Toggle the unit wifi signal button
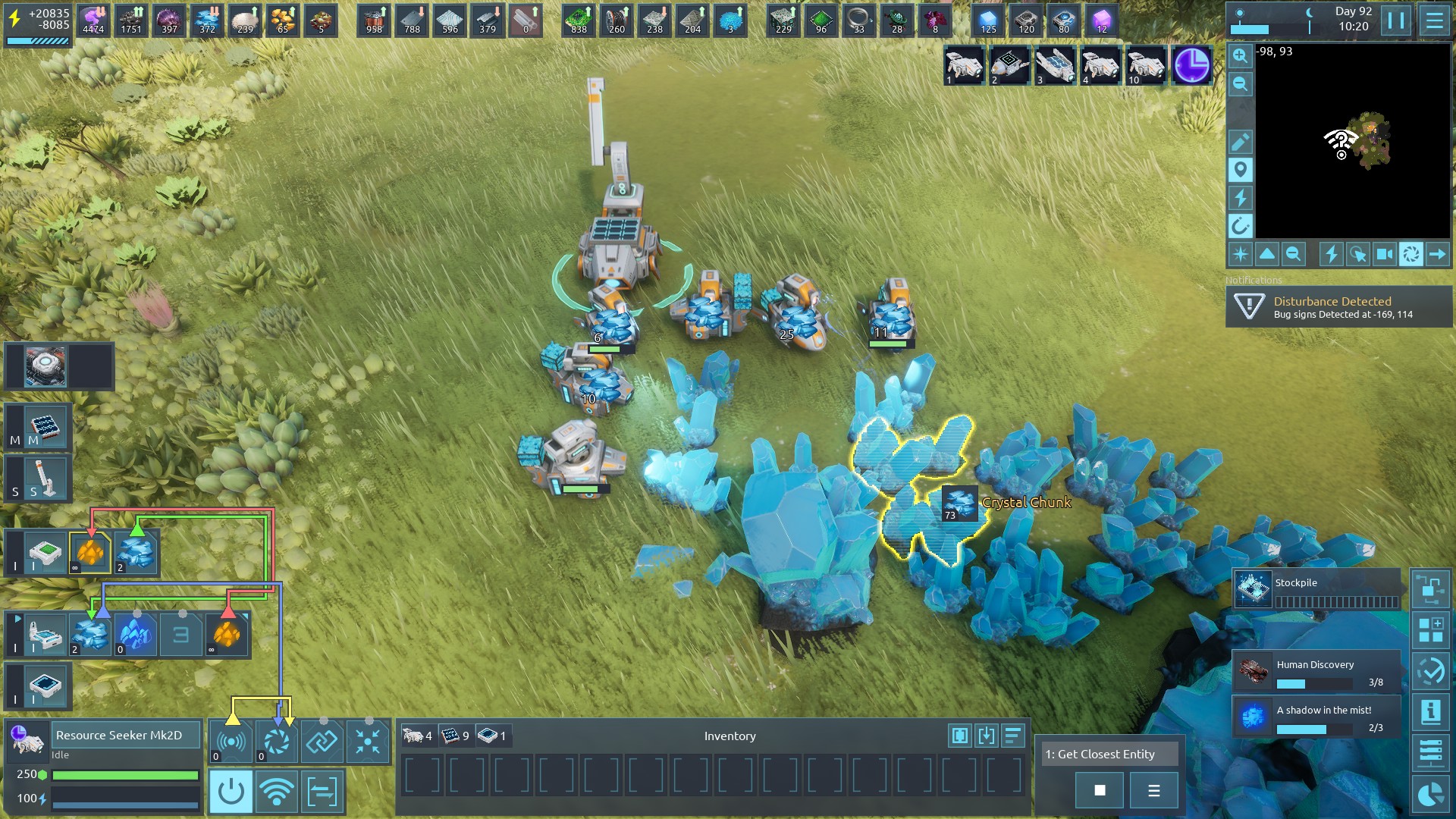The width and height of the screenshot is (1456, 819). pos(276,792)
